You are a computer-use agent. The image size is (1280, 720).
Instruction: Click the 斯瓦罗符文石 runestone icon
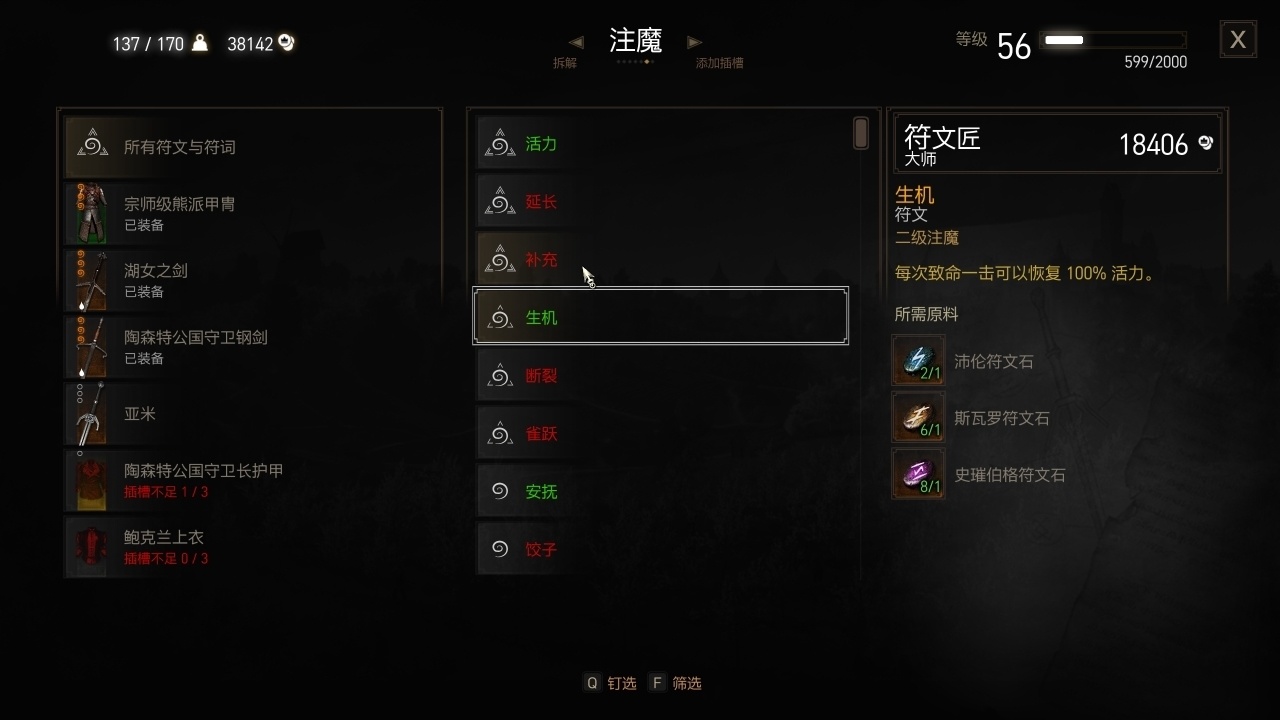[918, 417]
